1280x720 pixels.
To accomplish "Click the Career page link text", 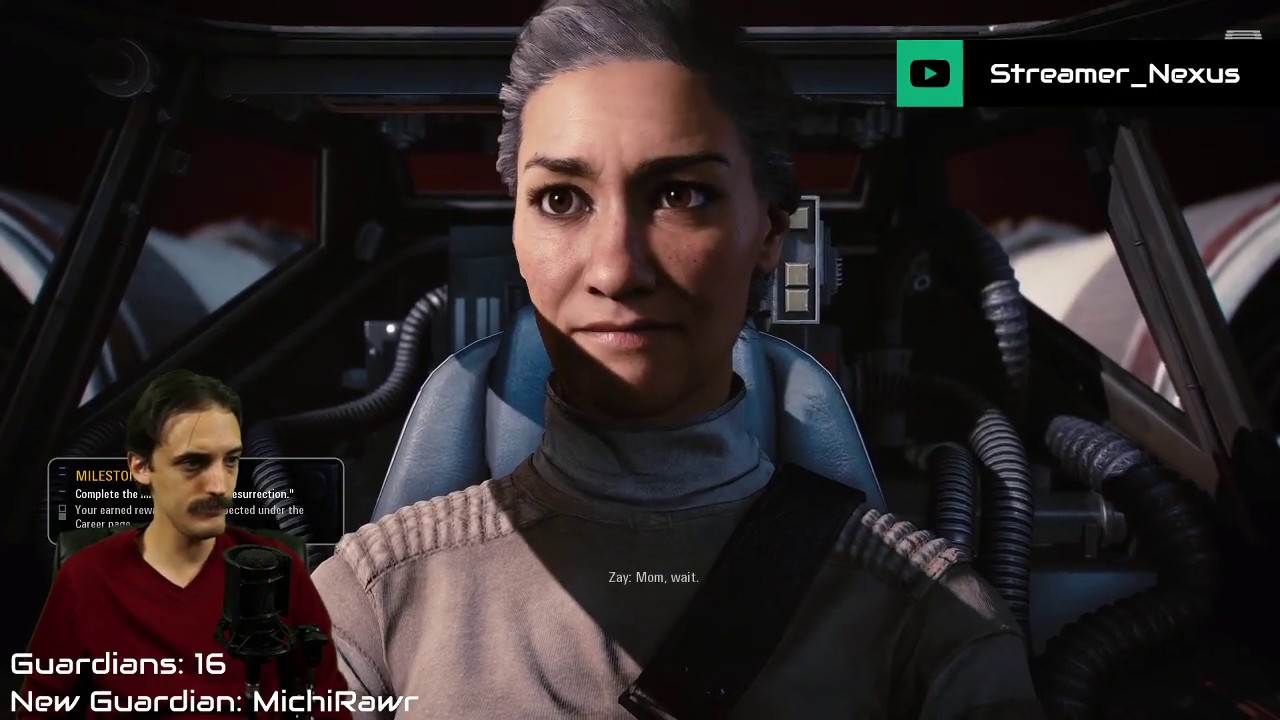I will tap(101, 525).
